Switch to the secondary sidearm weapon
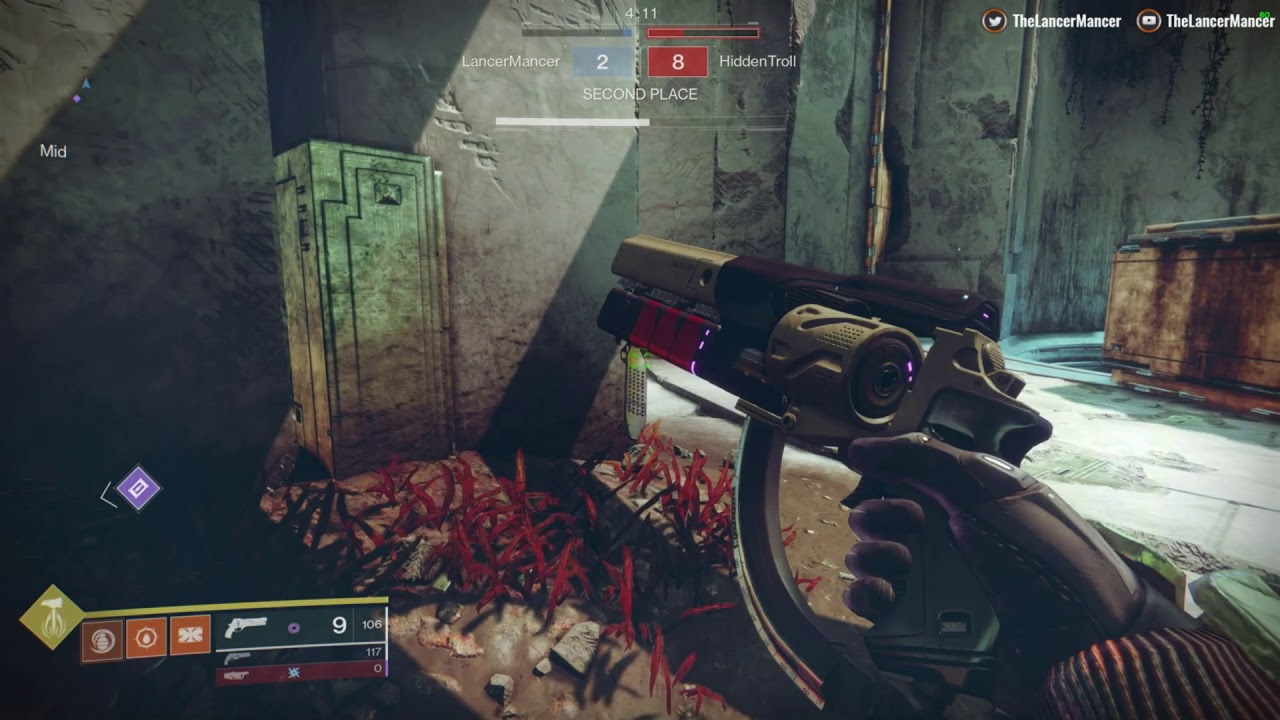The width and height of the screenshot is (1280, 720). coord(300,657)
